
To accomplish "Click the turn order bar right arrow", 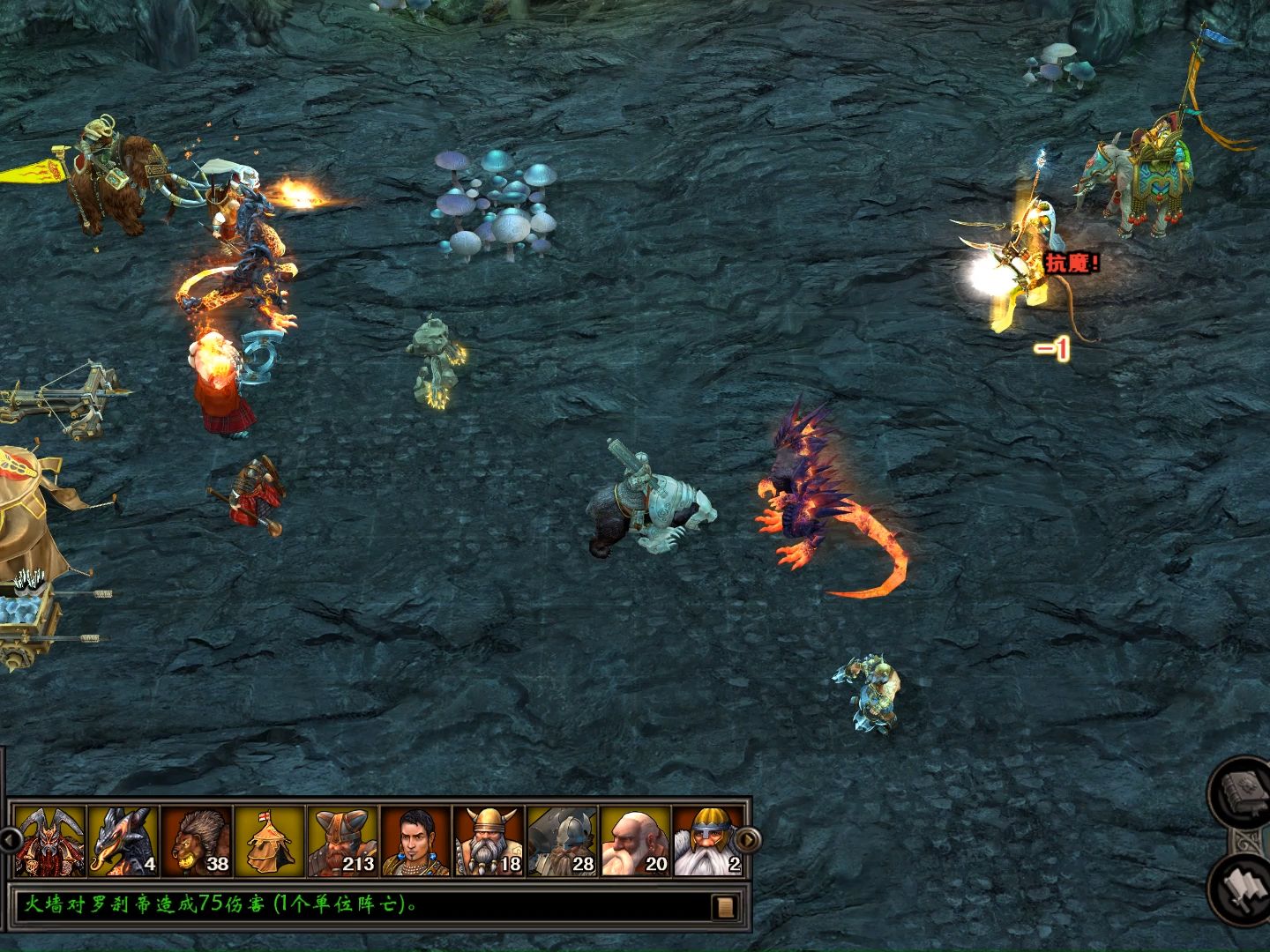I will point(746,839).
